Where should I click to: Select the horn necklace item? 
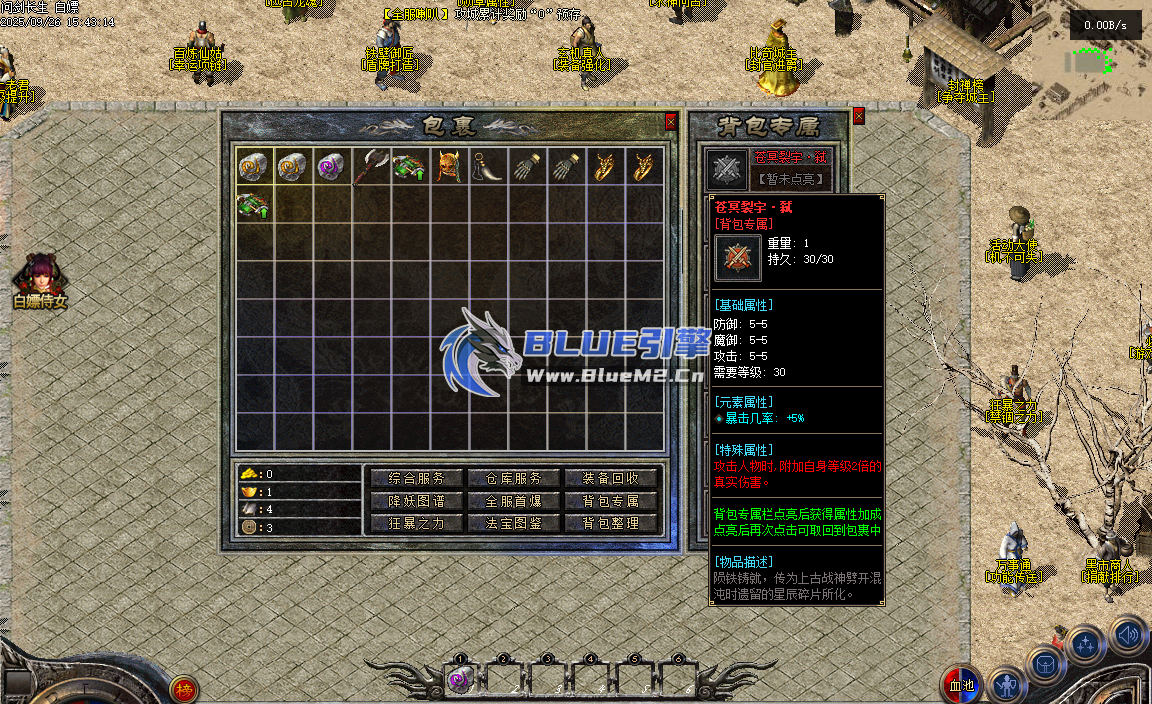click(x=489, y=167)
